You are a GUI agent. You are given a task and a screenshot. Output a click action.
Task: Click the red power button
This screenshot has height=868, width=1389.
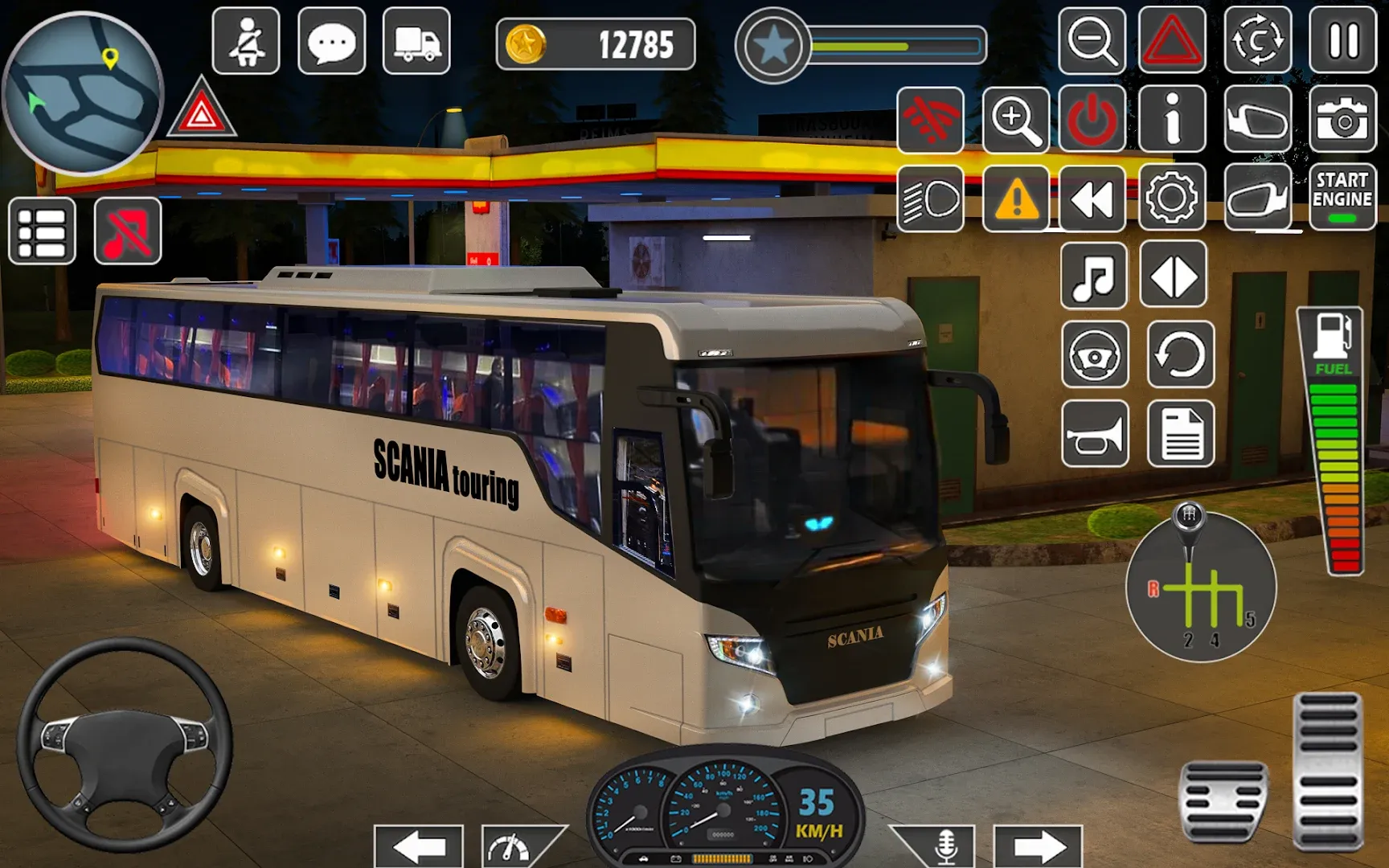[x=1092, y=120]
